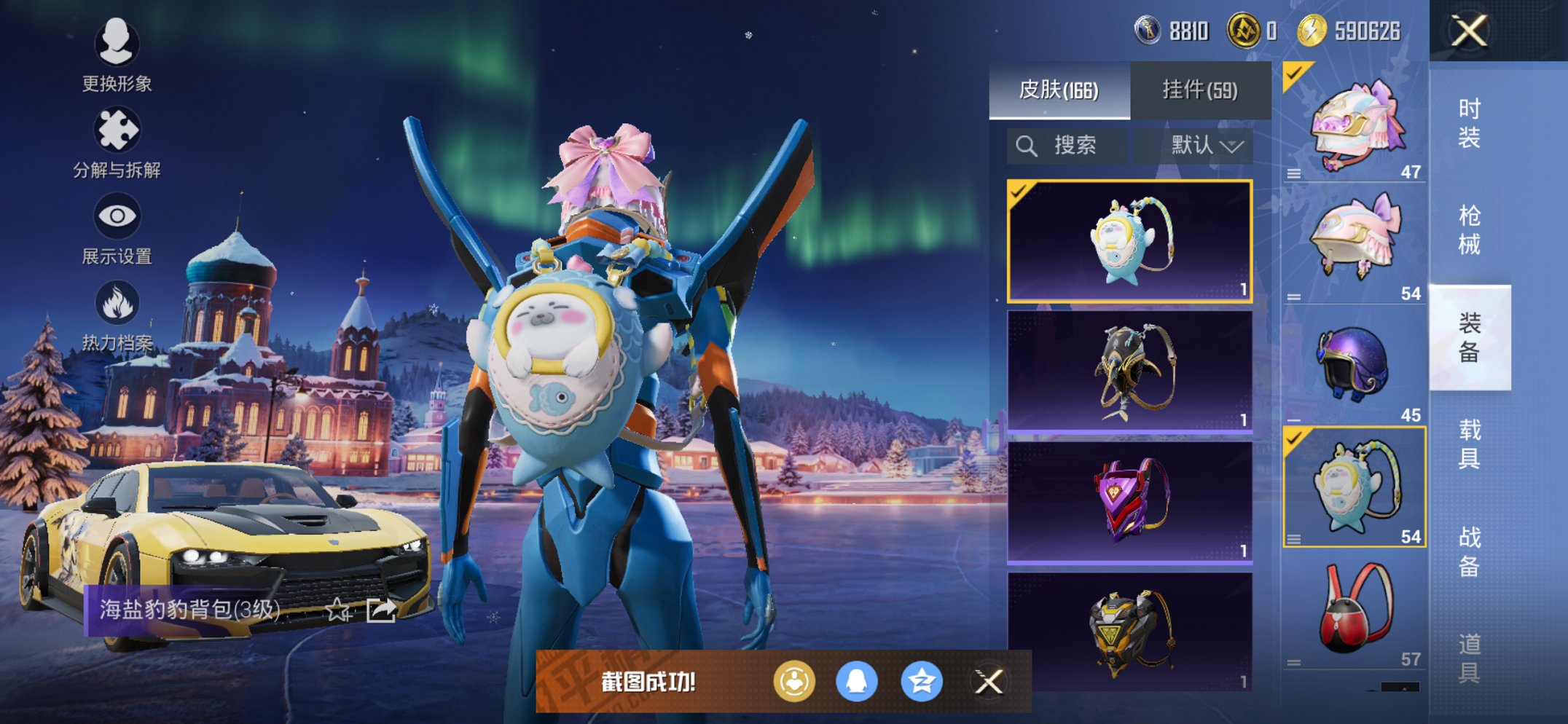Switch to the 挂件(59) pendants tab
Screen dimensions: 1568x724
tap(1200, 90)
